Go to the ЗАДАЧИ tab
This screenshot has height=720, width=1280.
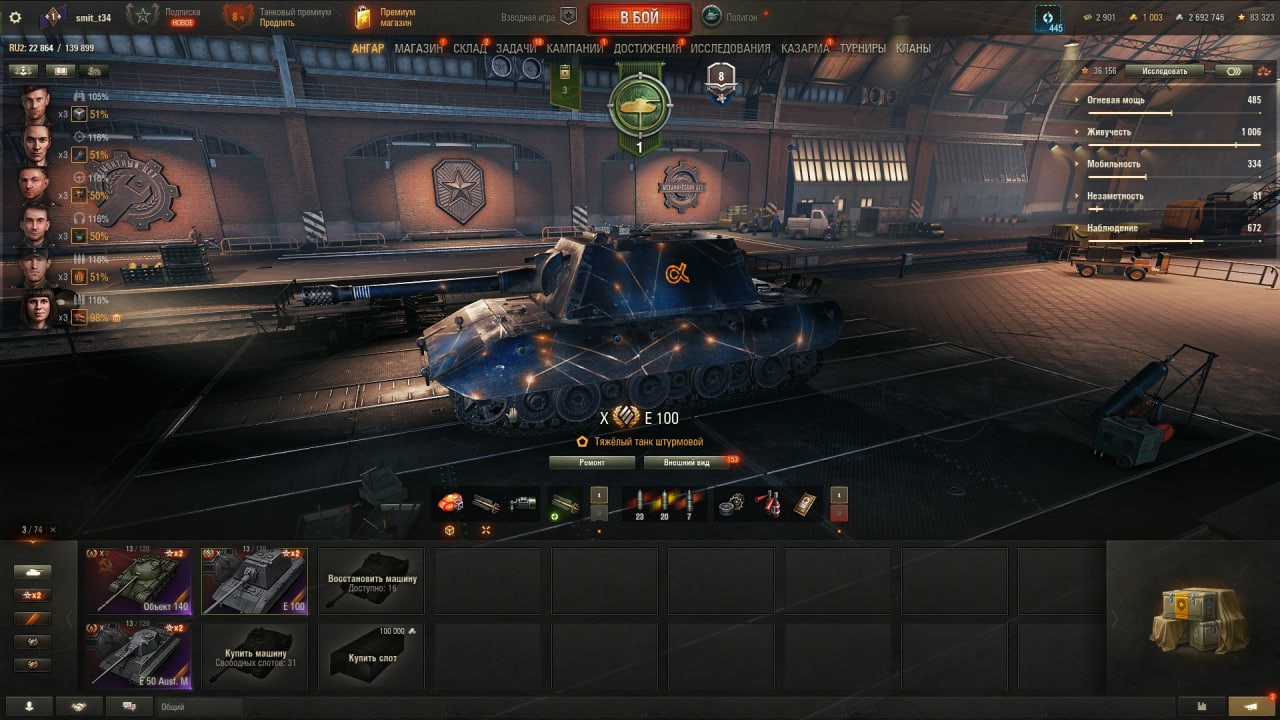[515, 48]
